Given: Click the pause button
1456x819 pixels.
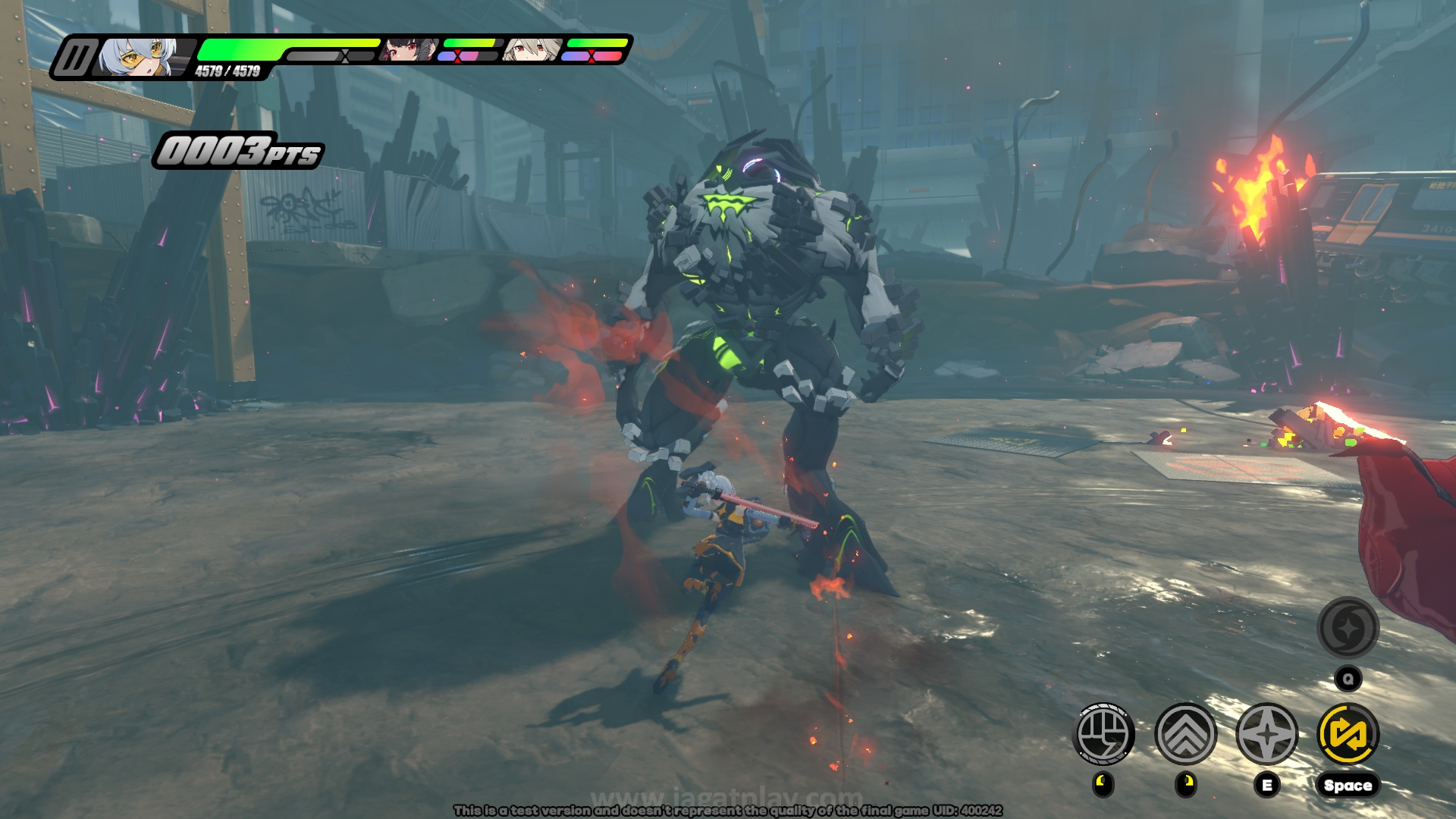Looking at the screenshot, I should (x=76, y=58).
